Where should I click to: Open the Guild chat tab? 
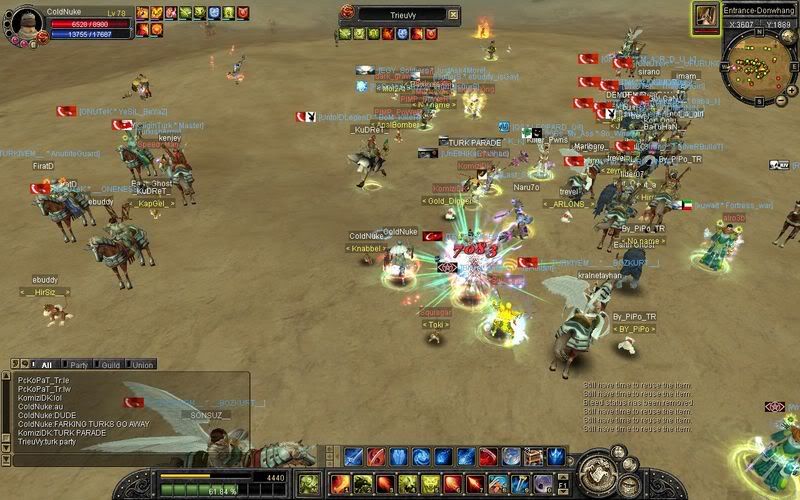(x=109, y=365)
